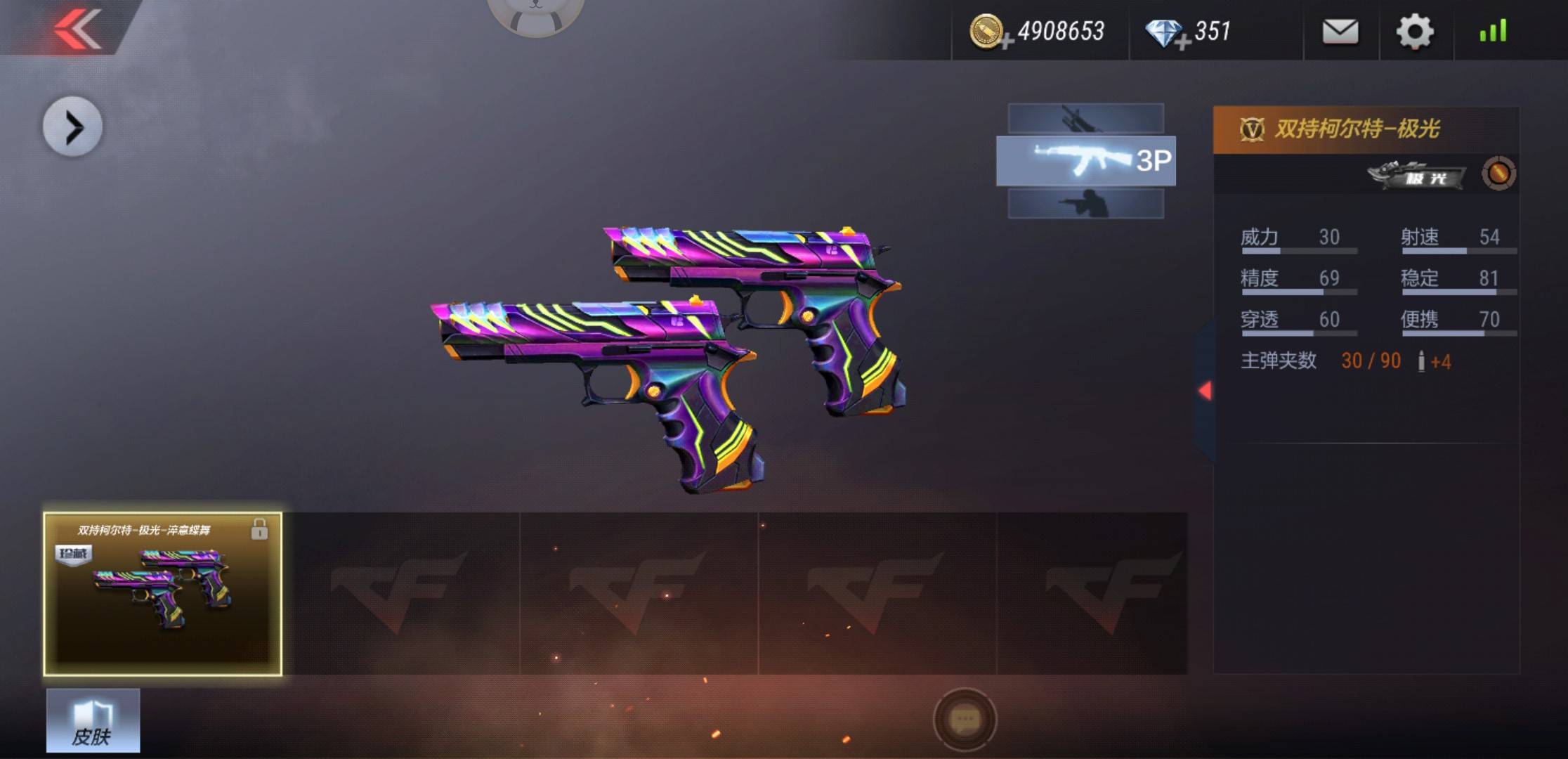This screenshot has width=1568, height=759.
Task: Click the round orange badge icon
Action: click(1498, 174)
